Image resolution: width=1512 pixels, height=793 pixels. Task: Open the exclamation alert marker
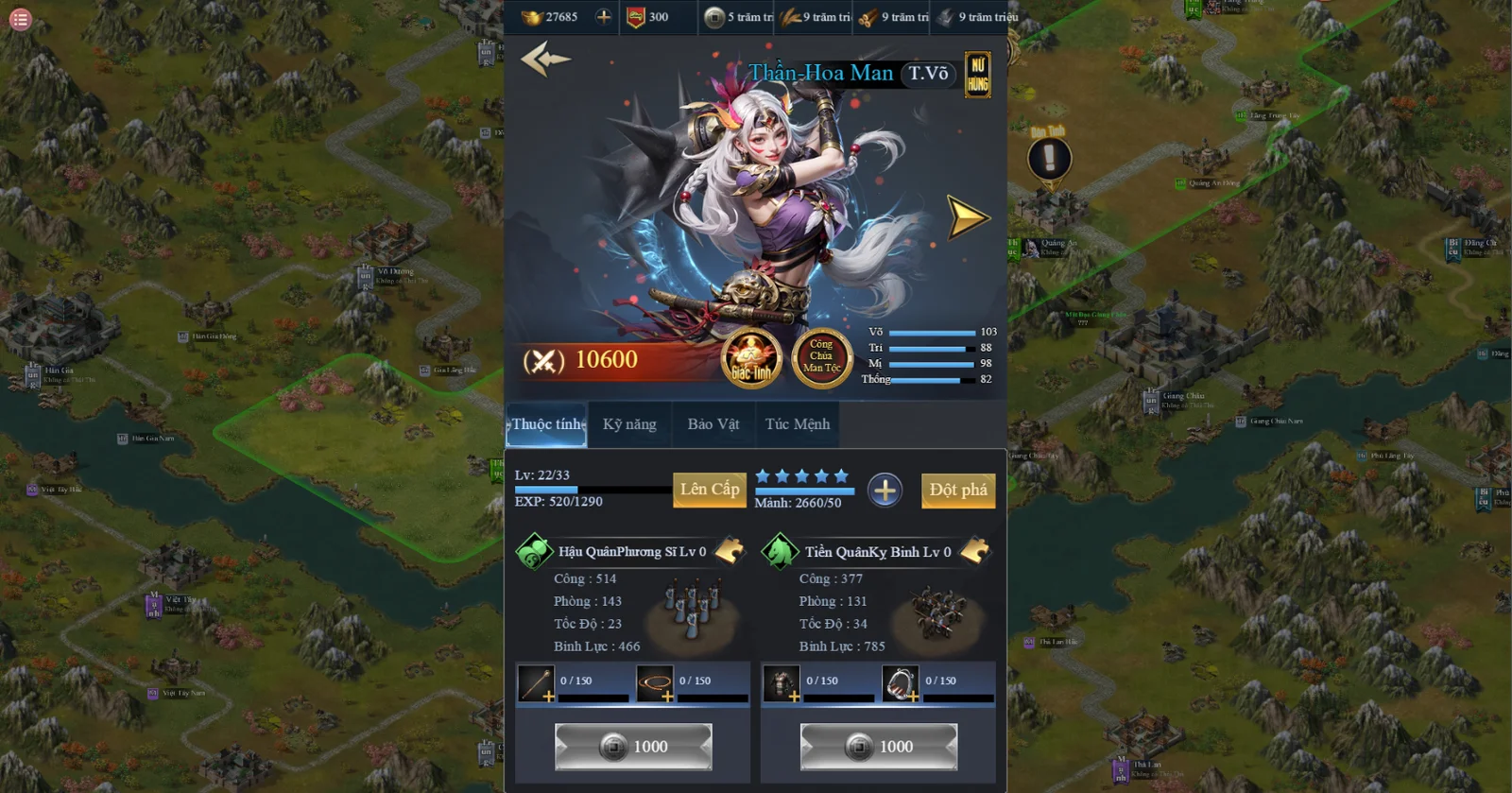click(1049, 159)
